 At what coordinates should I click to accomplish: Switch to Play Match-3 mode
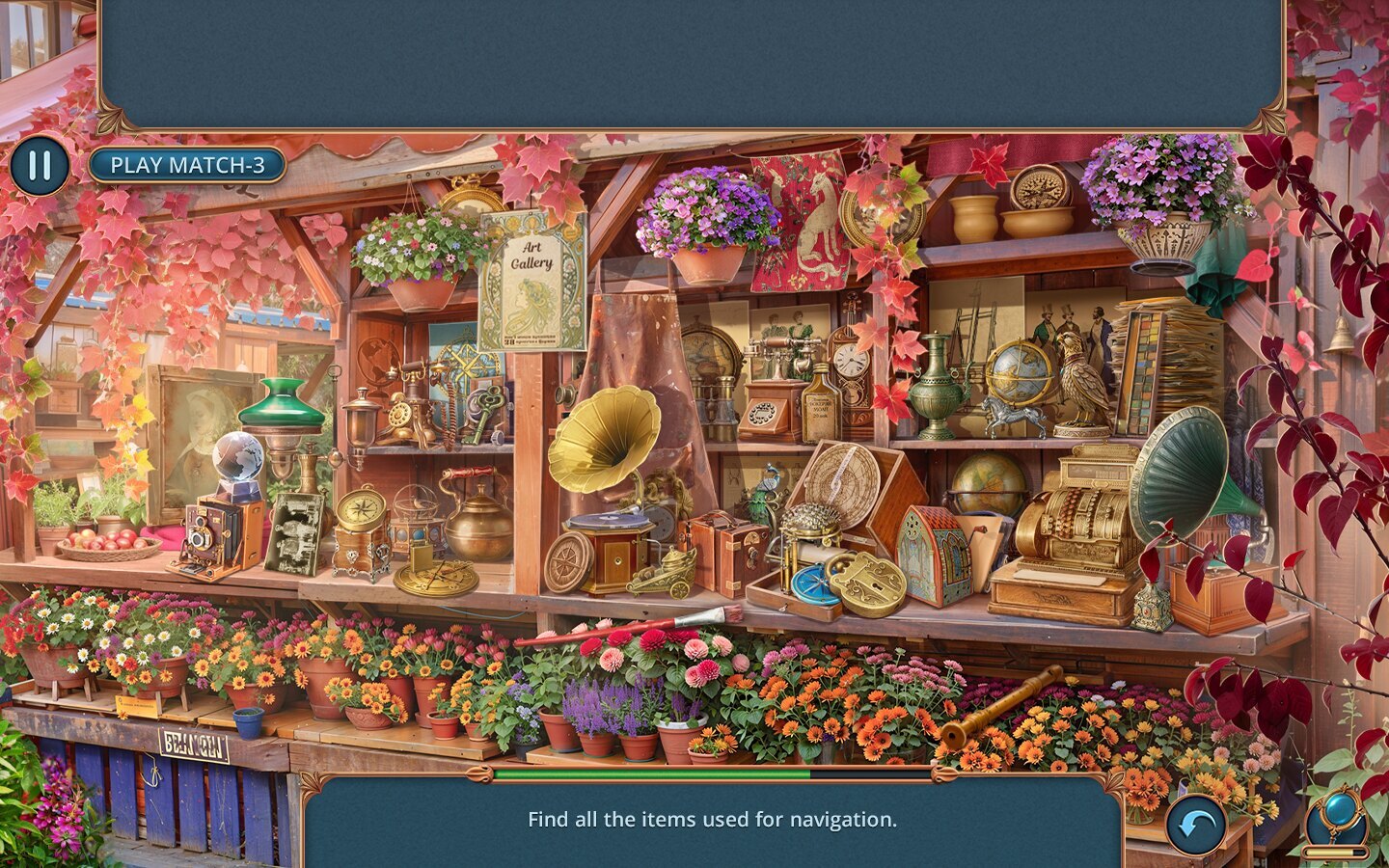(x=187, y=165)
